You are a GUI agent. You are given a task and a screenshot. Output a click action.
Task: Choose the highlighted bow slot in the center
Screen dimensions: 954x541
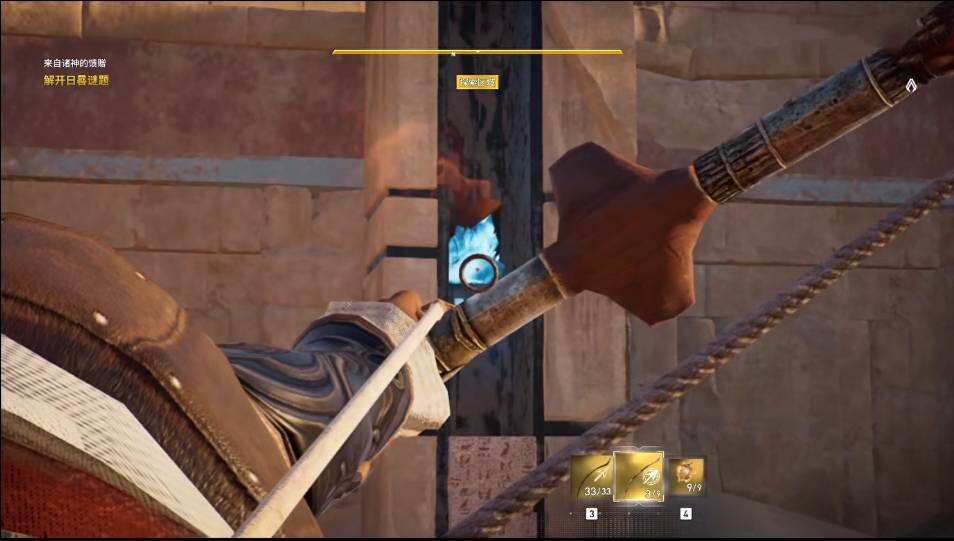pos(638,476)
